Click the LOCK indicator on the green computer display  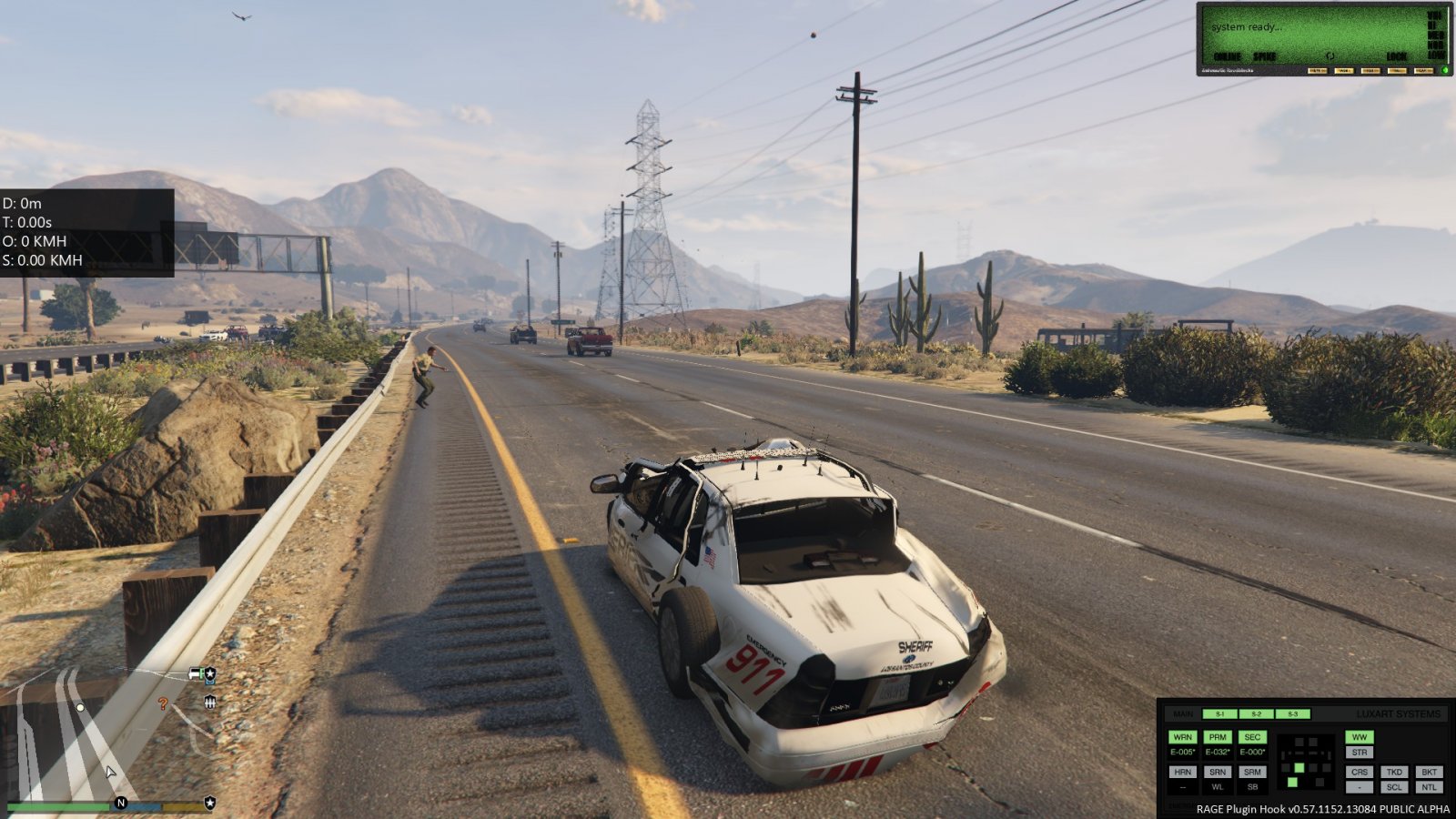(1396, 56)
